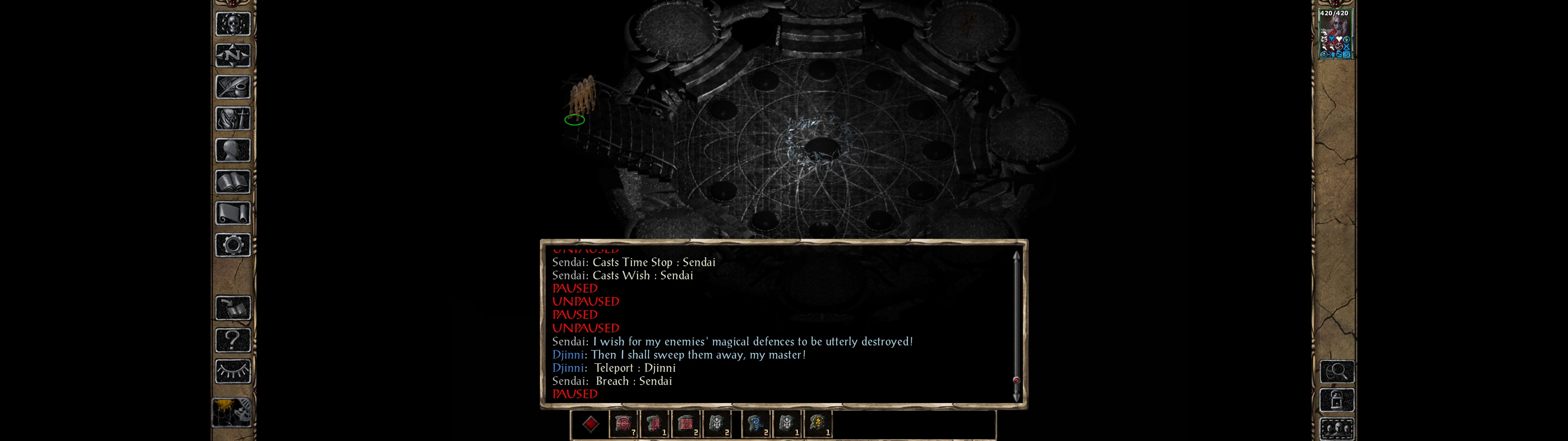
Task: Click the dialogue log scrollbar
Action: 1016,325
